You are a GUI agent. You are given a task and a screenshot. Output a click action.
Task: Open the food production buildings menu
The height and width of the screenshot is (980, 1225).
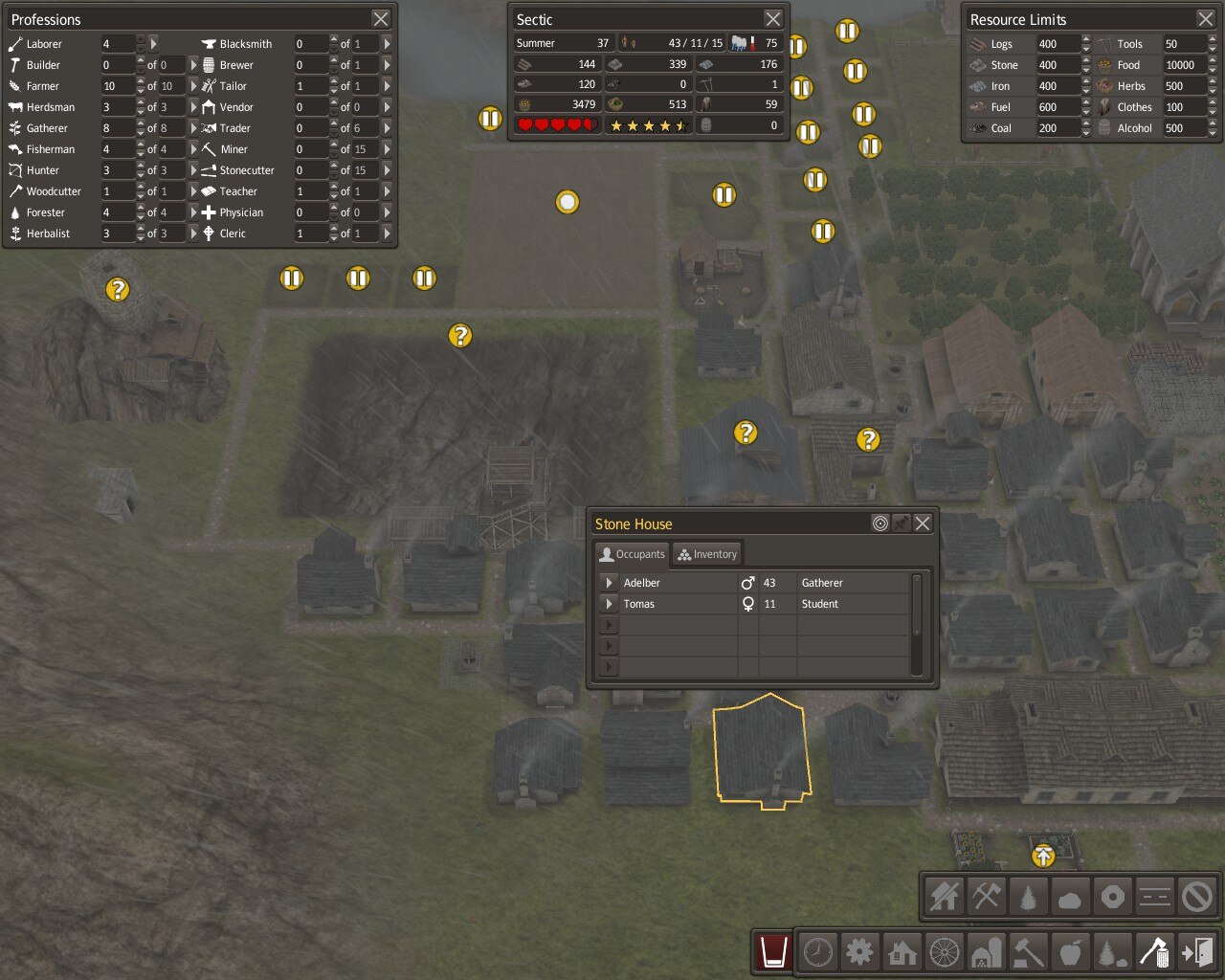pyautogui.click(x=1071, y=952)
